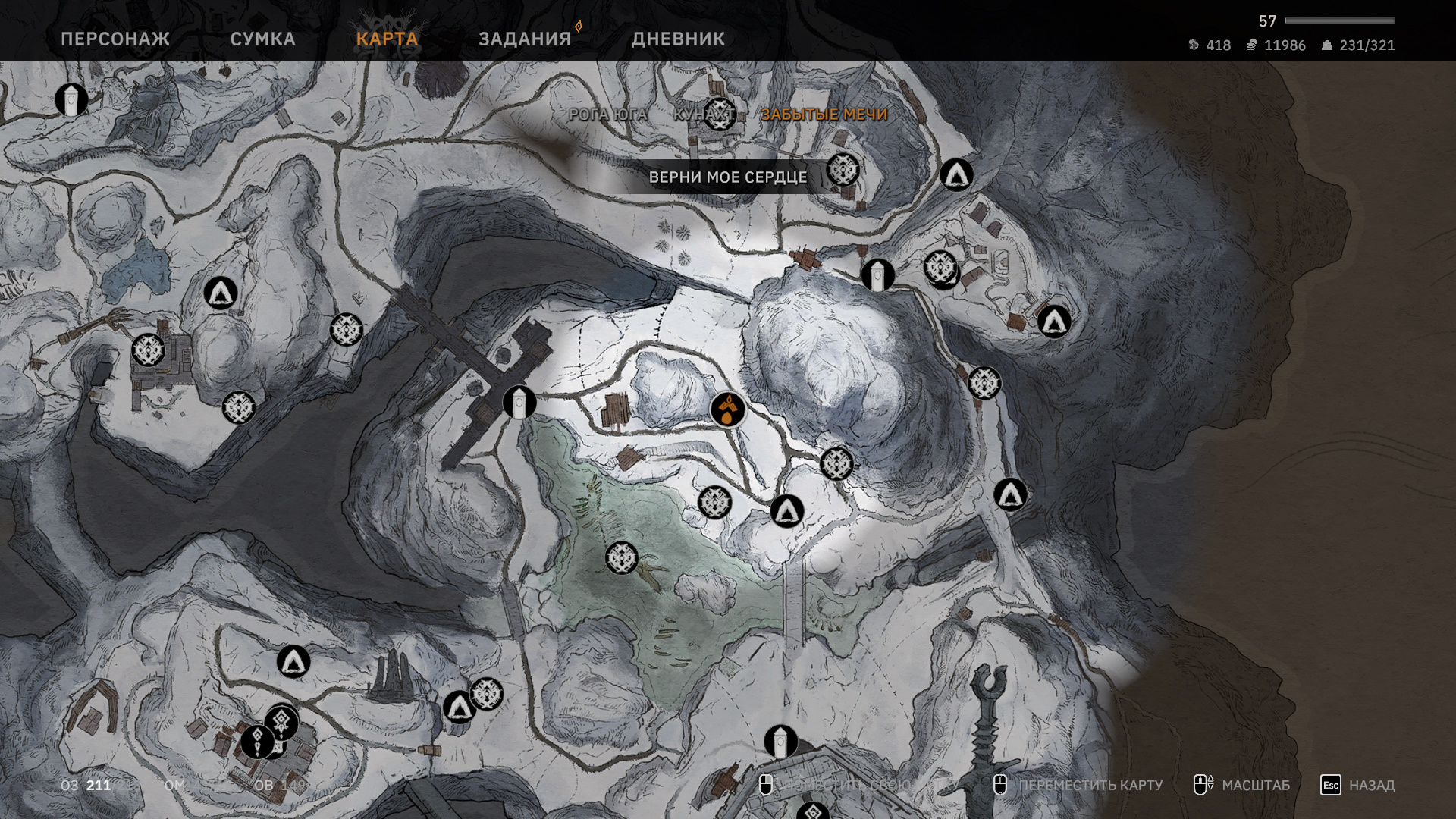Choose the Рога юга quest label
Screen dimensions: 1456x819
608,115
